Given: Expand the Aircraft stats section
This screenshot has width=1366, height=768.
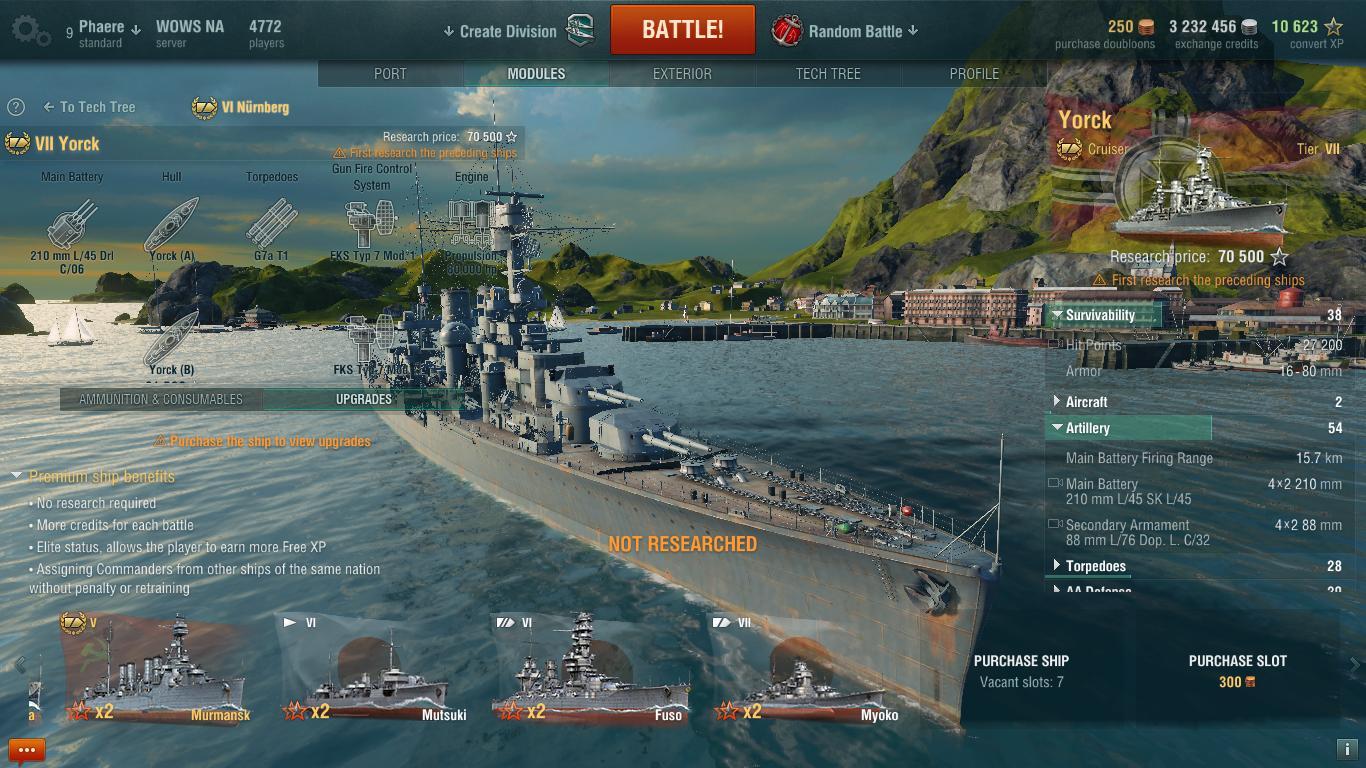Looking at the screenshot, I should [x=1086, y=402].
